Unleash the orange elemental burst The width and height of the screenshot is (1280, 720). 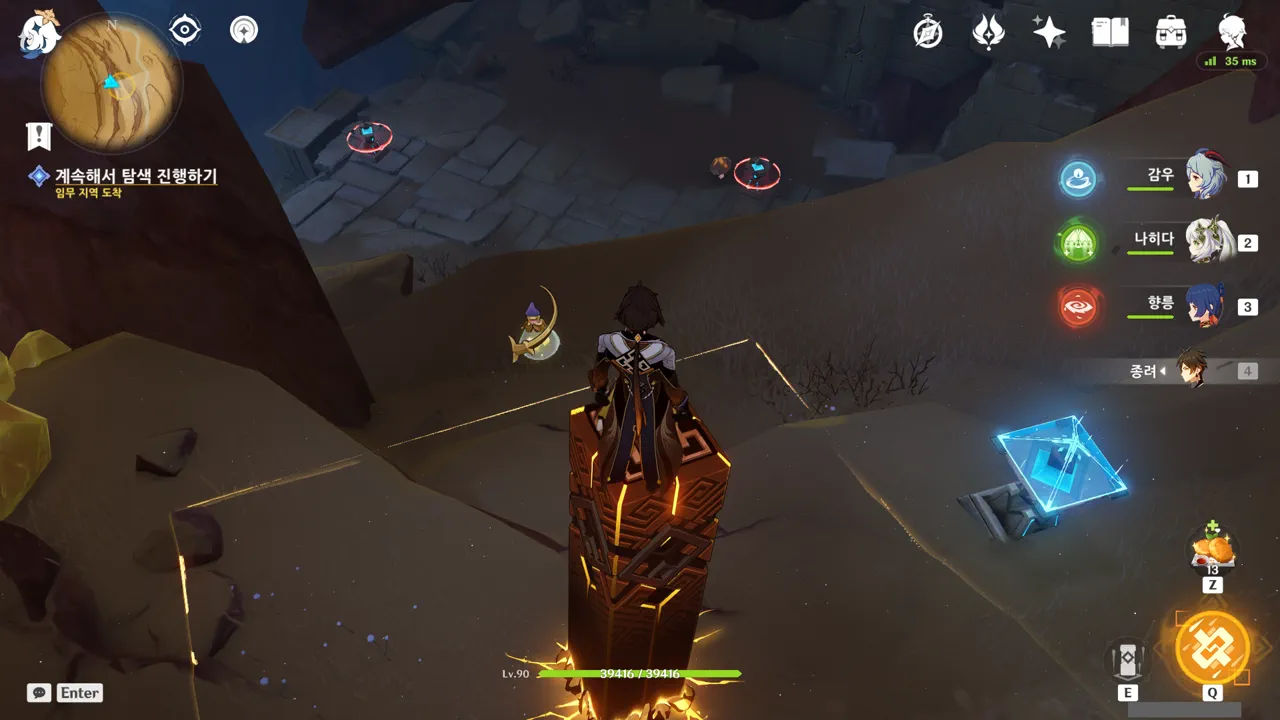tap(1212, 647)
